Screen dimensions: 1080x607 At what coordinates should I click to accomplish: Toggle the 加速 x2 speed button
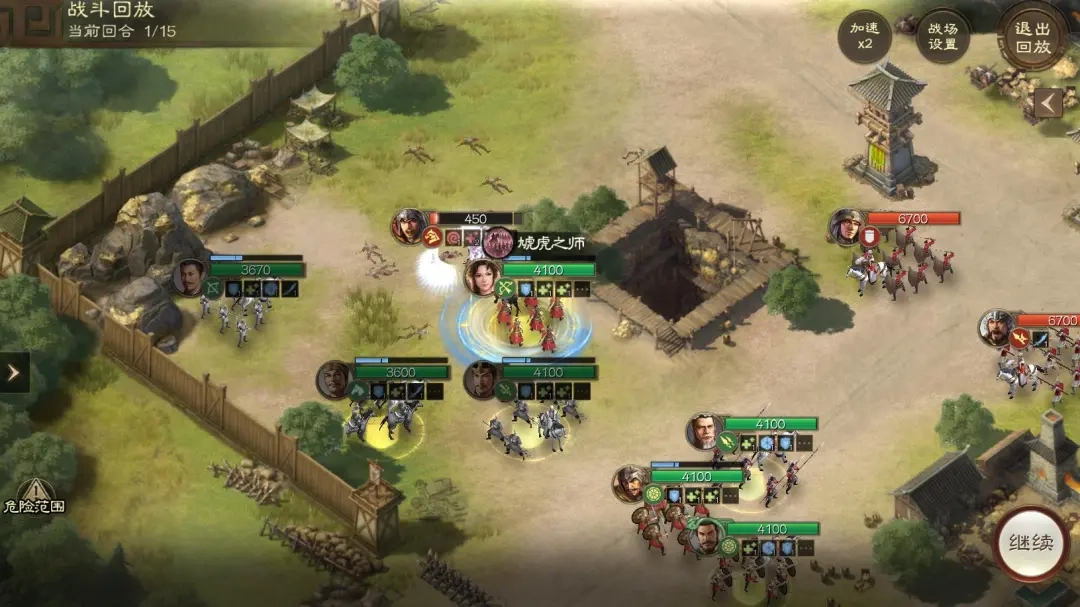[x=864, y=37]
